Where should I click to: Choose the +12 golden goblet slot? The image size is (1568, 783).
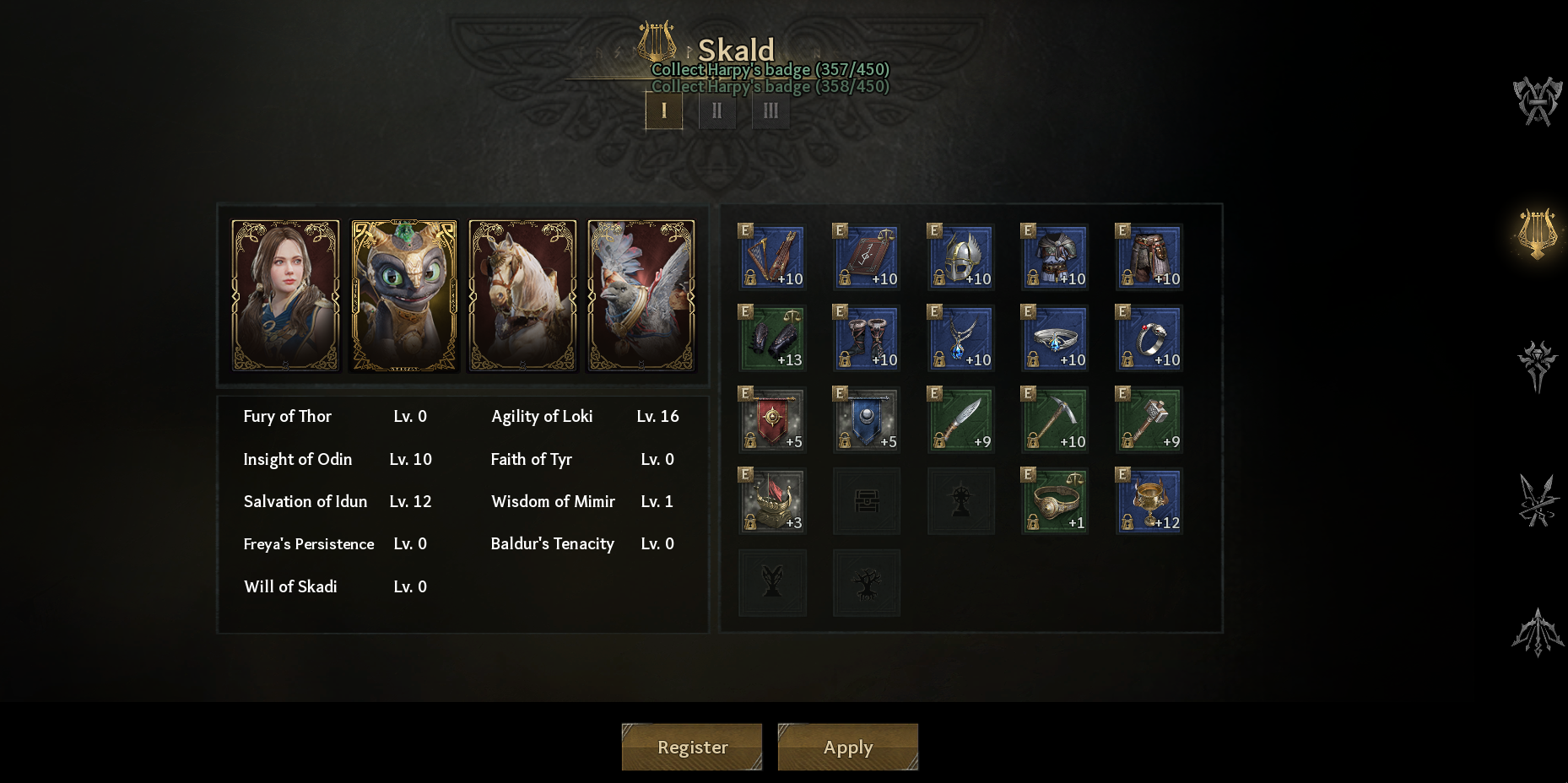pyautogui.click(x=1149, y=501)
